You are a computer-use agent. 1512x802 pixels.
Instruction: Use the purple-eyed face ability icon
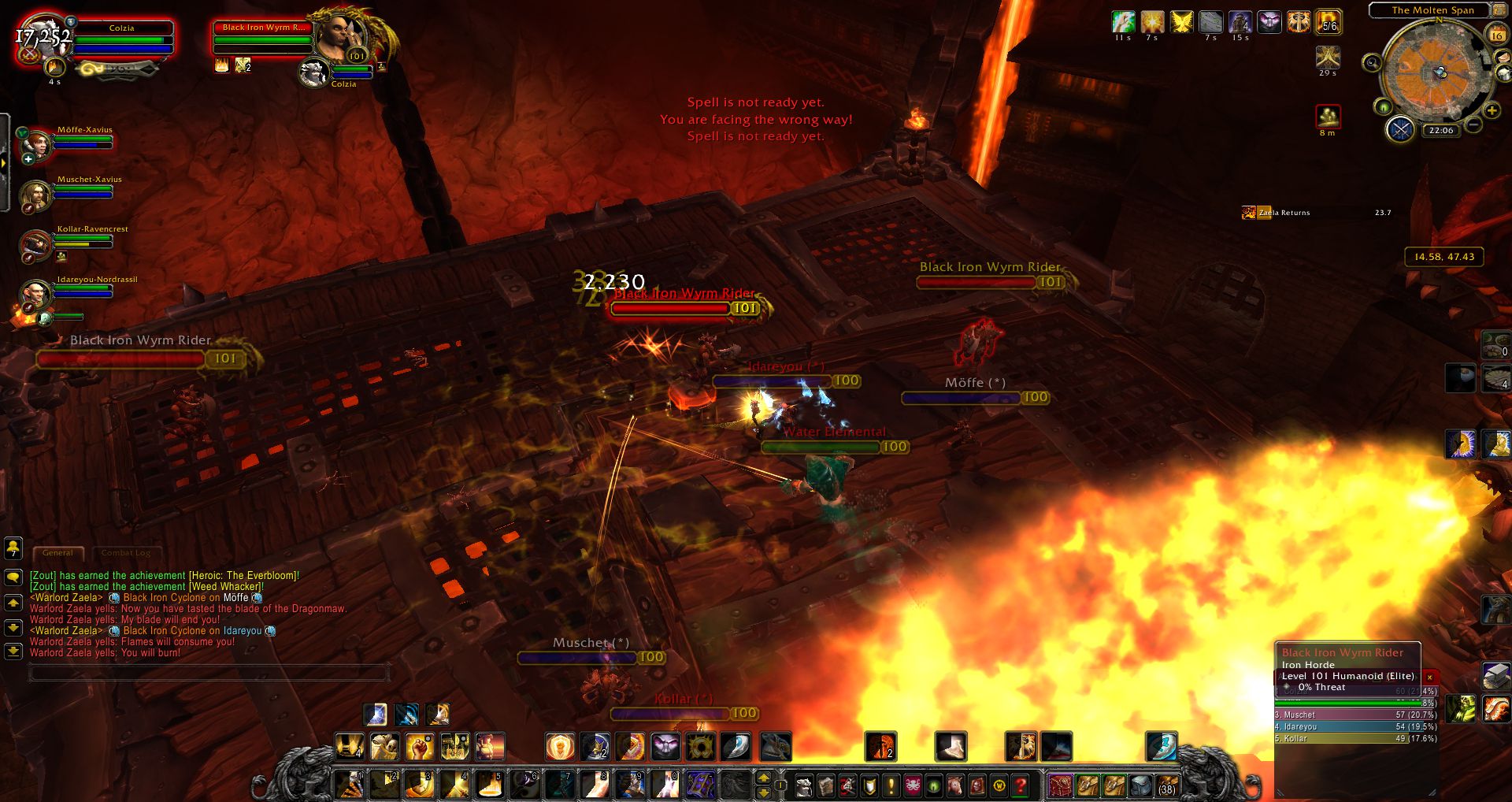coord(665,746)
